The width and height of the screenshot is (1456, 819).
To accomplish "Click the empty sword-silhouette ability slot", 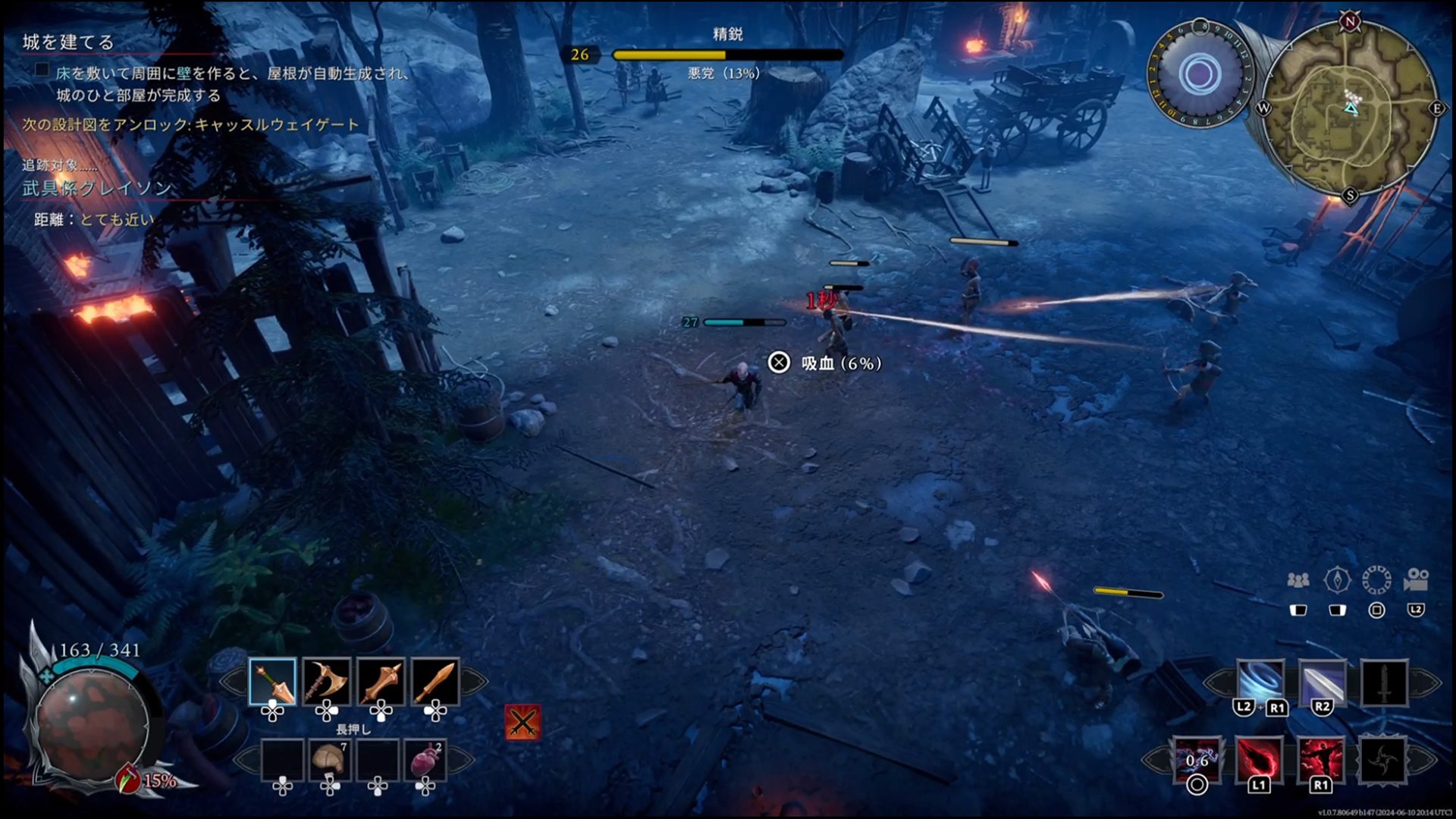I will point(1384,682).
